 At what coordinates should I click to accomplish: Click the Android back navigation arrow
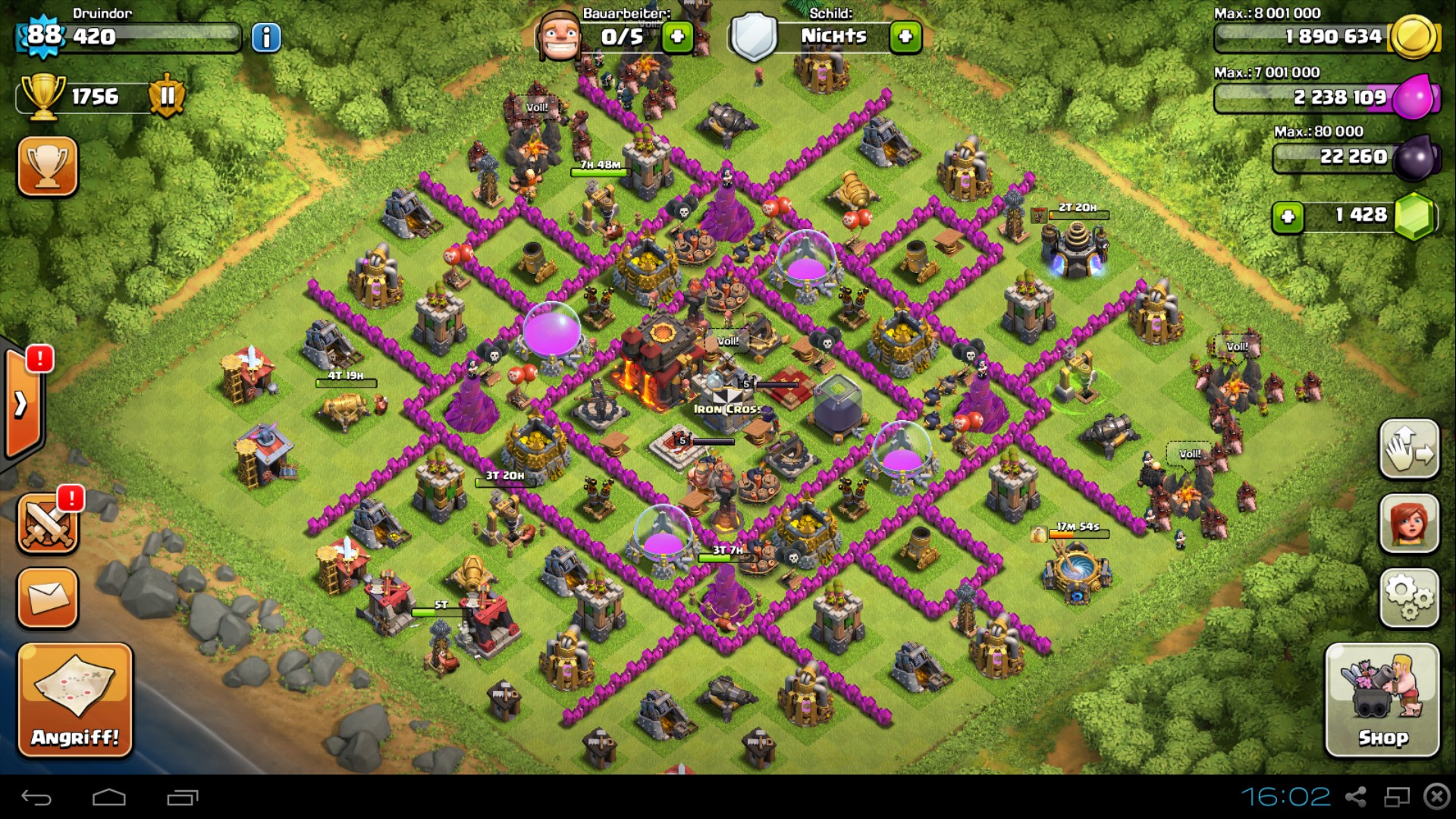click(36, 797)
